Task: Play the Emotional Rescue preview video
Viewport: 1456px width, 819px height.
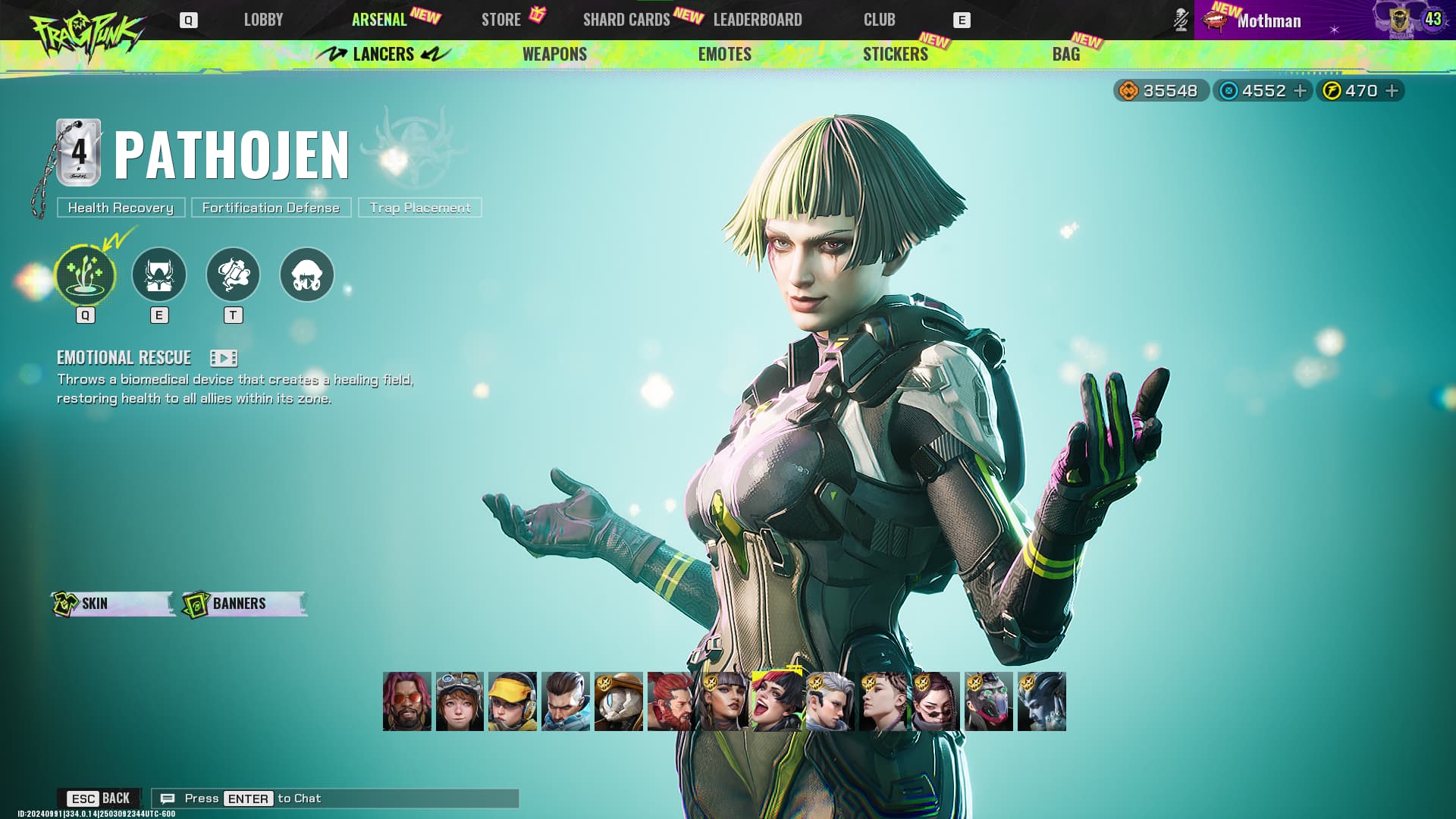Action: (224, 358)
